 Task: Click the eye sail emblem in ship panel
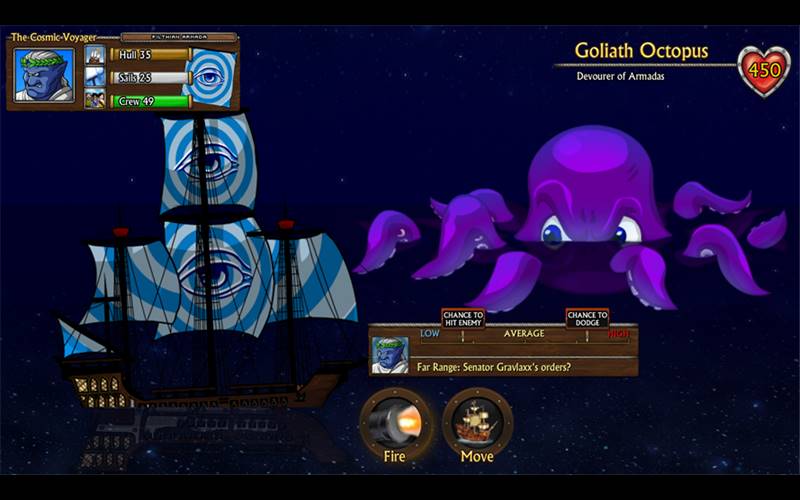(x=212, y=77)
